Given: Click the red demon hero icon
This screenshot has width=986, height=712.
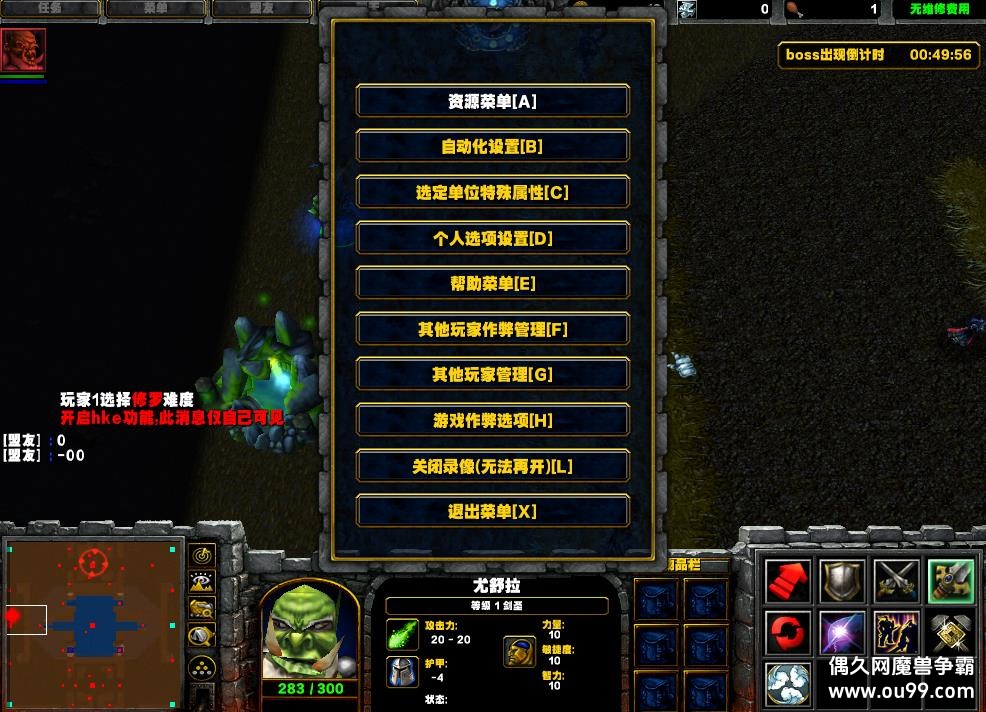Looking at the screenshot, I should coord(23,50).
